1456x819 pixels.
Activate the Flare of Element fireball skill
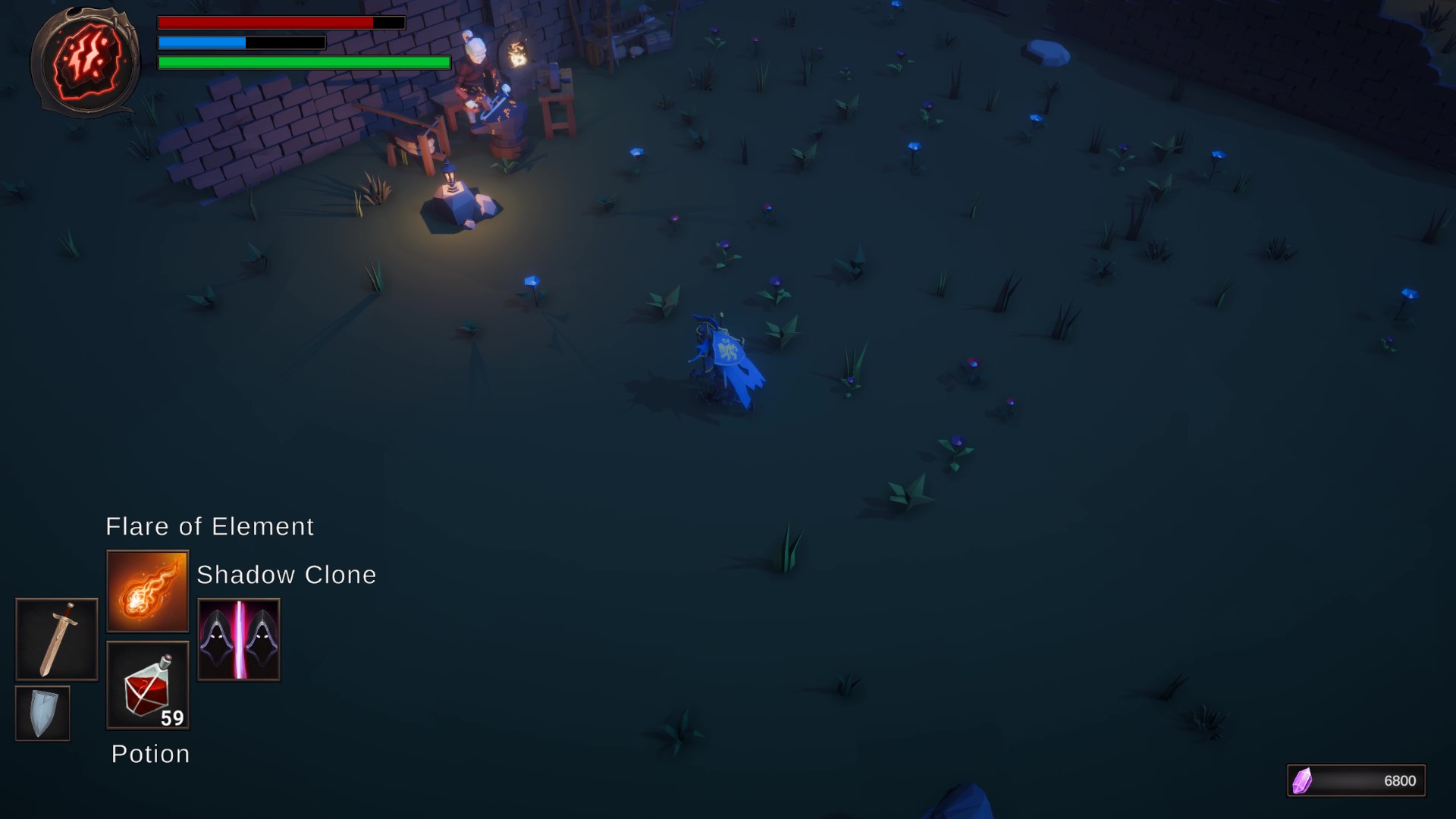point(147,591)
